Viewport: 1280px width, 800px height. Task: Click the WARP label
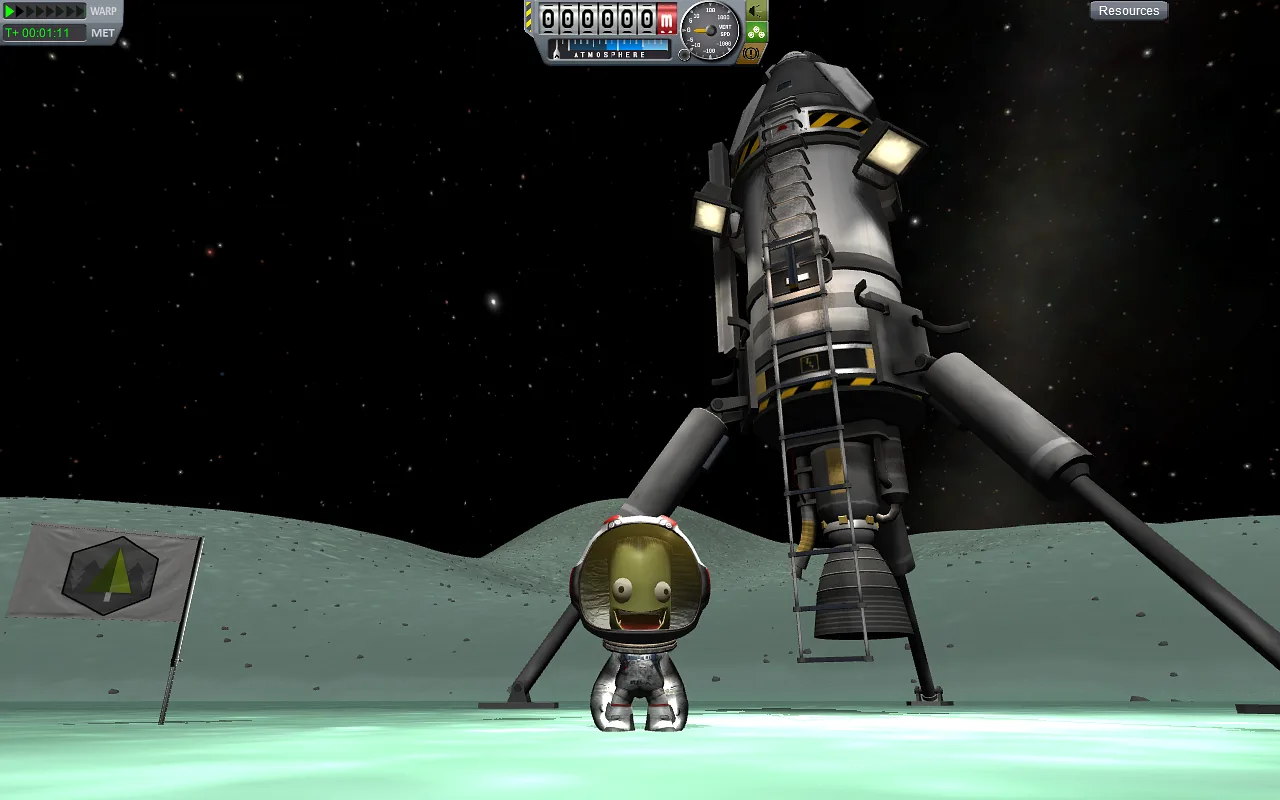click(101, 11)
